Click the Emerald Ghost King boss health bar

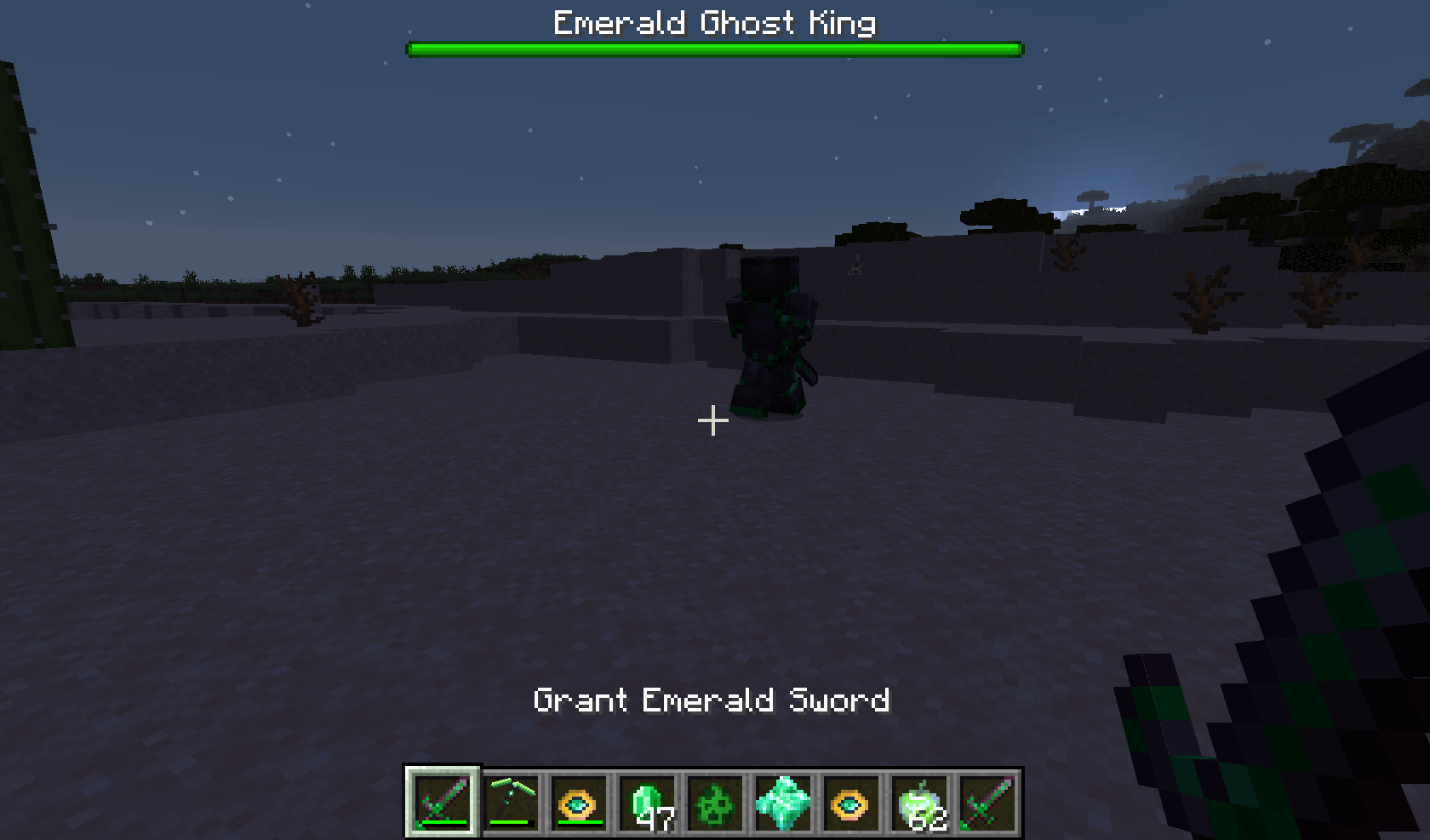pos(715,49)
